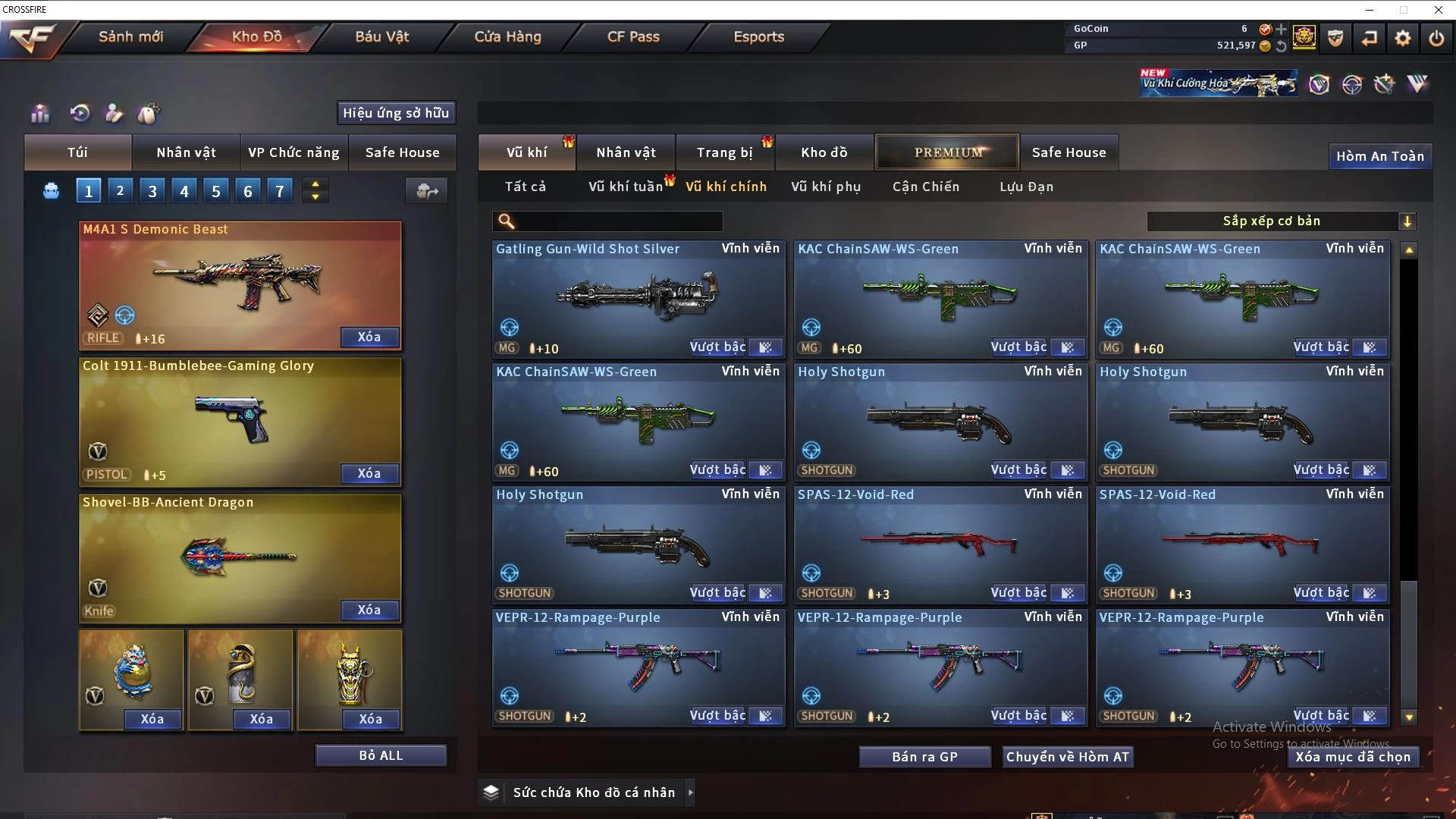Screen dimensions: 1456x819
Task: Click Chuyển về Hòm AT
Action: (x=1067, y=757)
